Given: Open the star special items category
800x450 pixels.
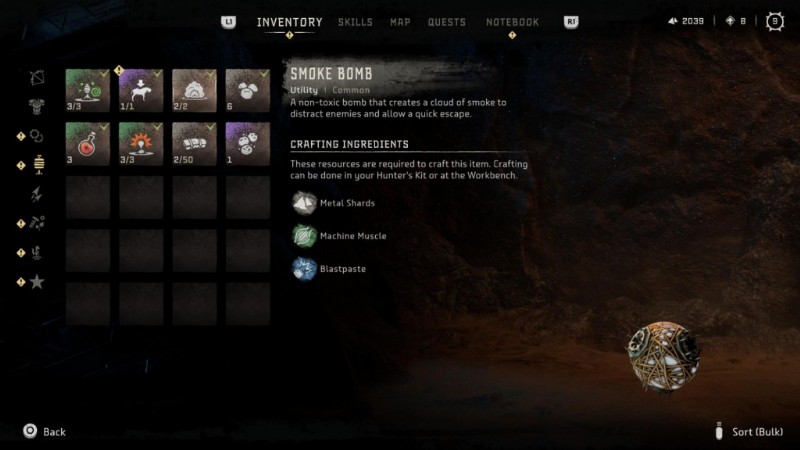Looking at the screenshot, I should tap(37, 282).
